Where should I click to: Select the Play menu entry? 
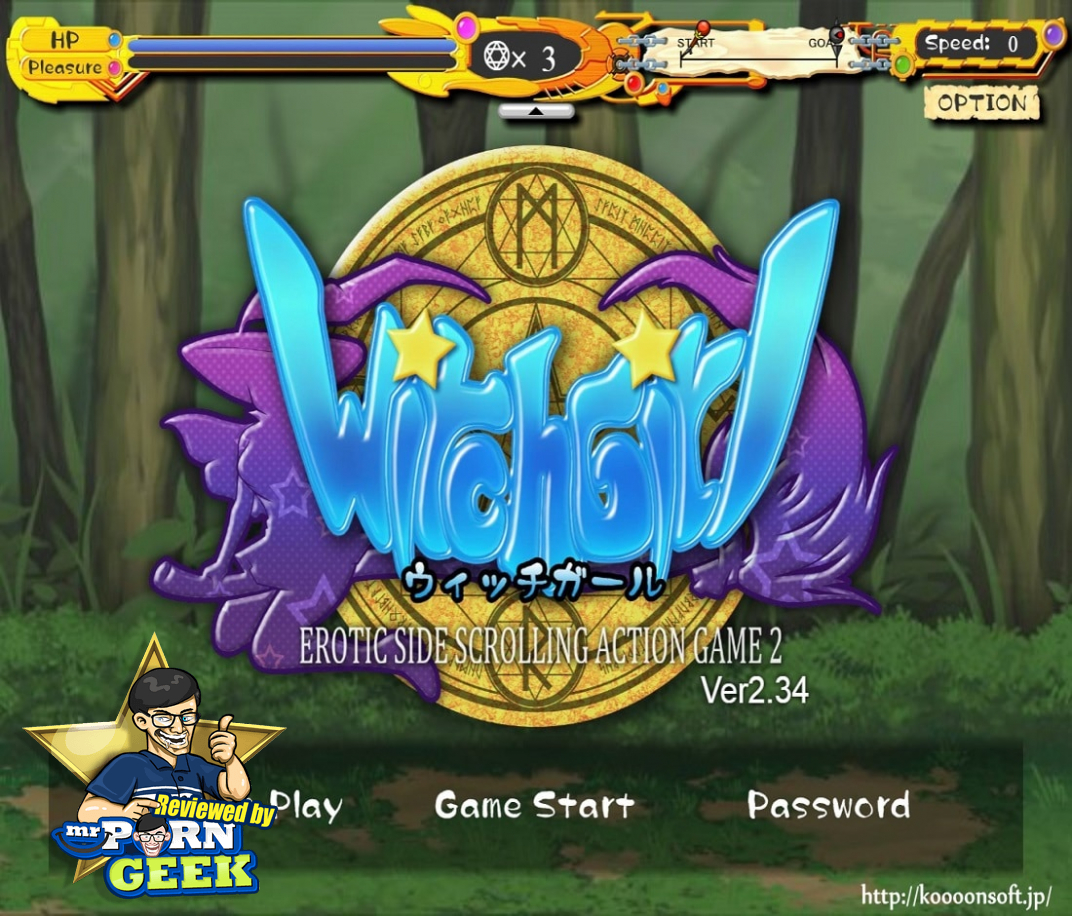click(306, 806)
